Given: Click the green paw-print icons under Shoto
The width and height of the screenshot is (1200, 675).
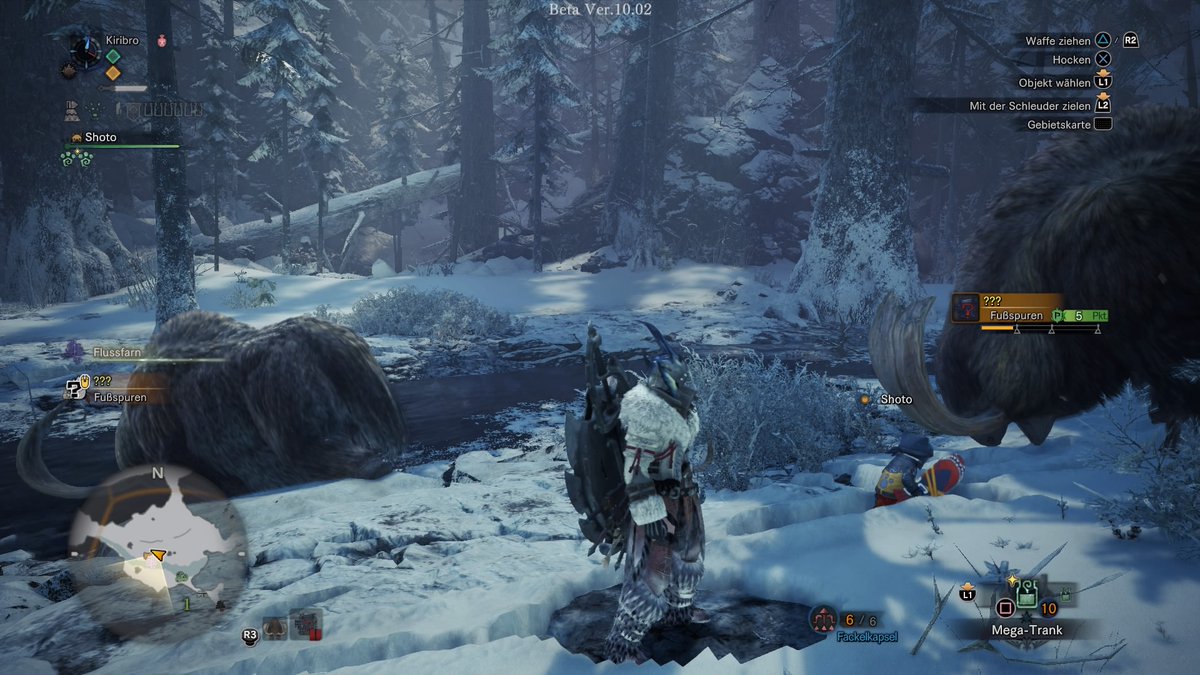Looking at the screenshot, I should click(x=77, y=158).
